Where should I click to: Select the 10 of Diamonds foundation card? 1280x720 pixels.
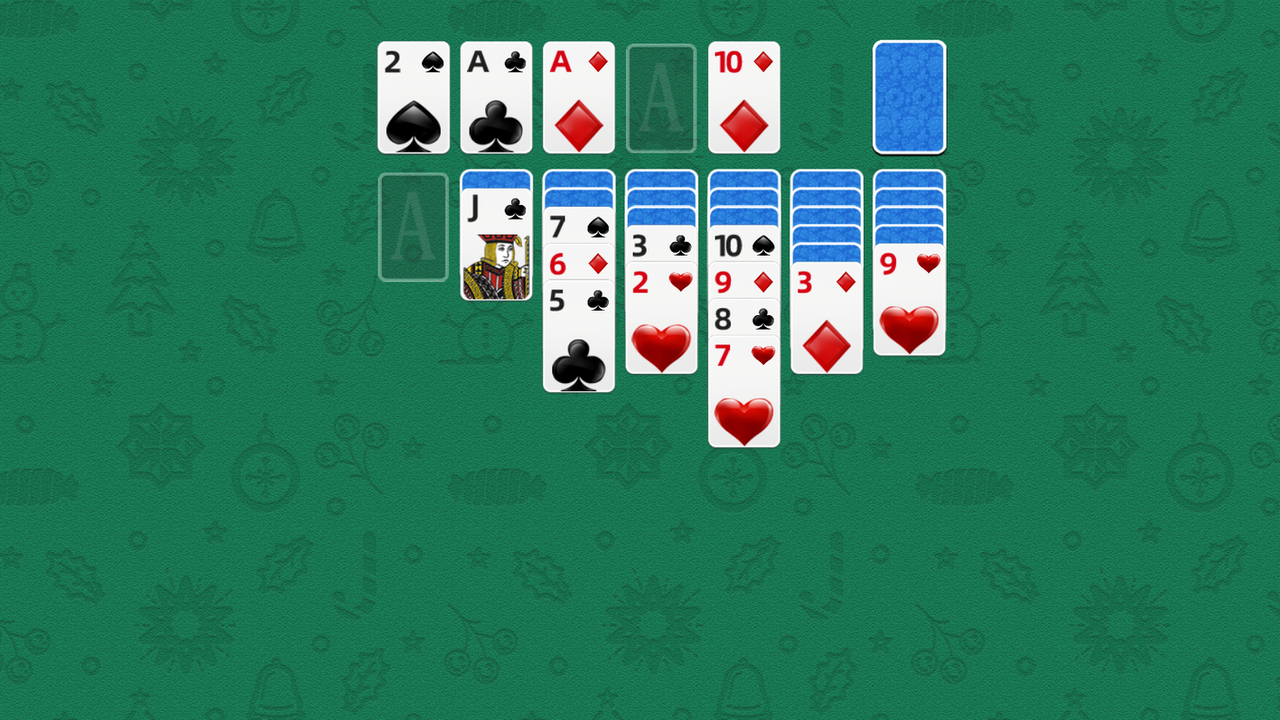pos(744,97)
